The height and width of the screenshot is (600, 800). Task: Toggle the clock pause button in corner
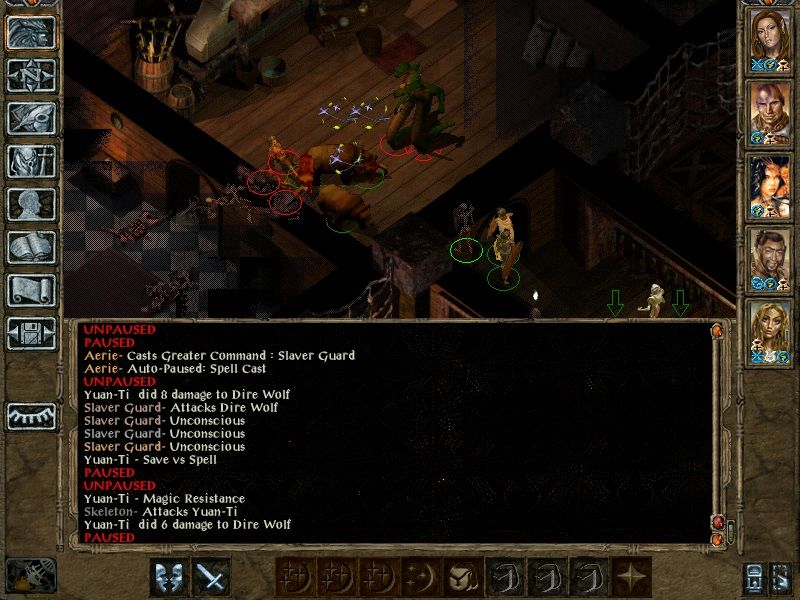(x=31, y=576)
